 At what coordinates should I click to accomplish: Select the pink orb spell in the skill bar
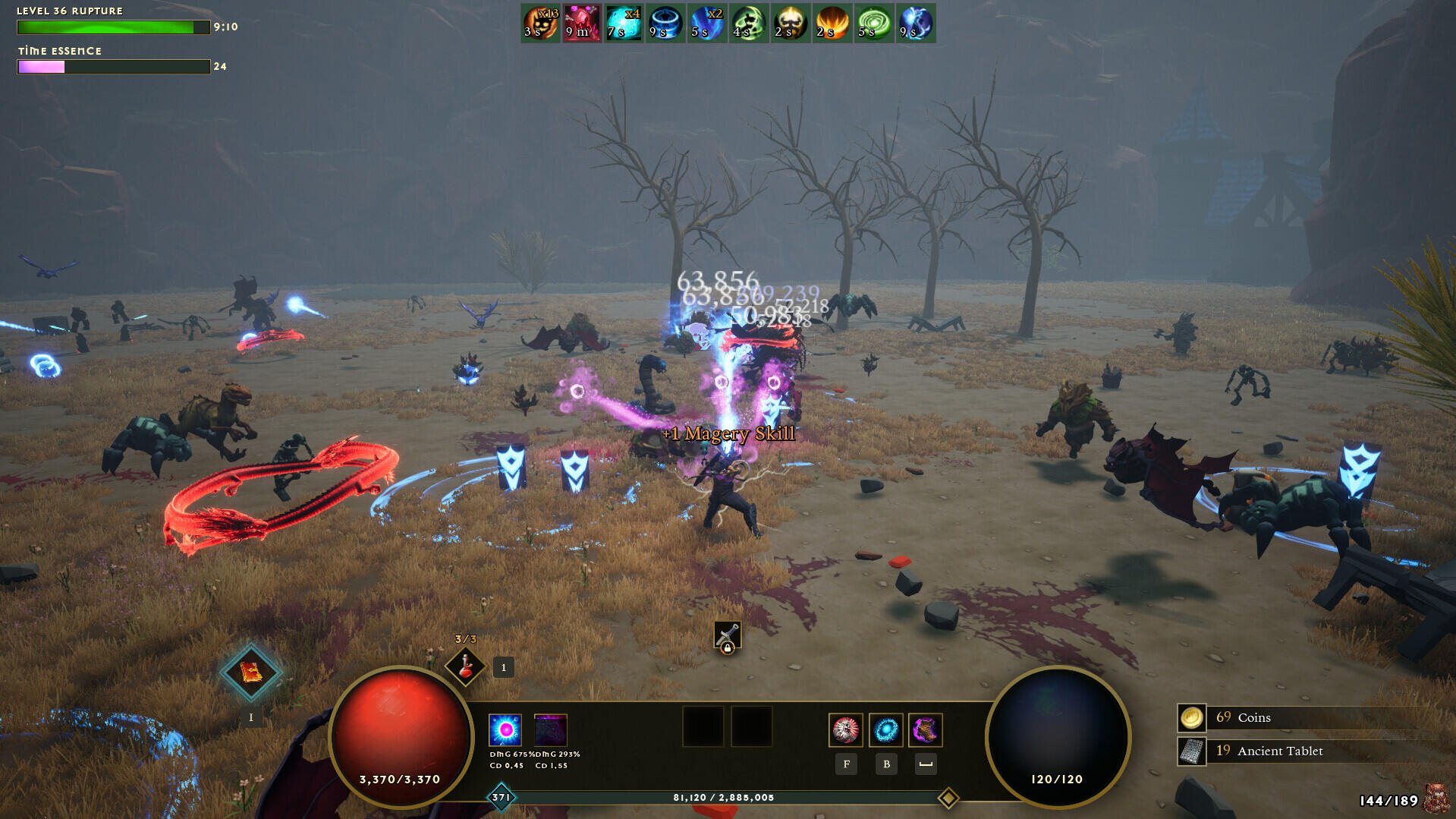504,731
